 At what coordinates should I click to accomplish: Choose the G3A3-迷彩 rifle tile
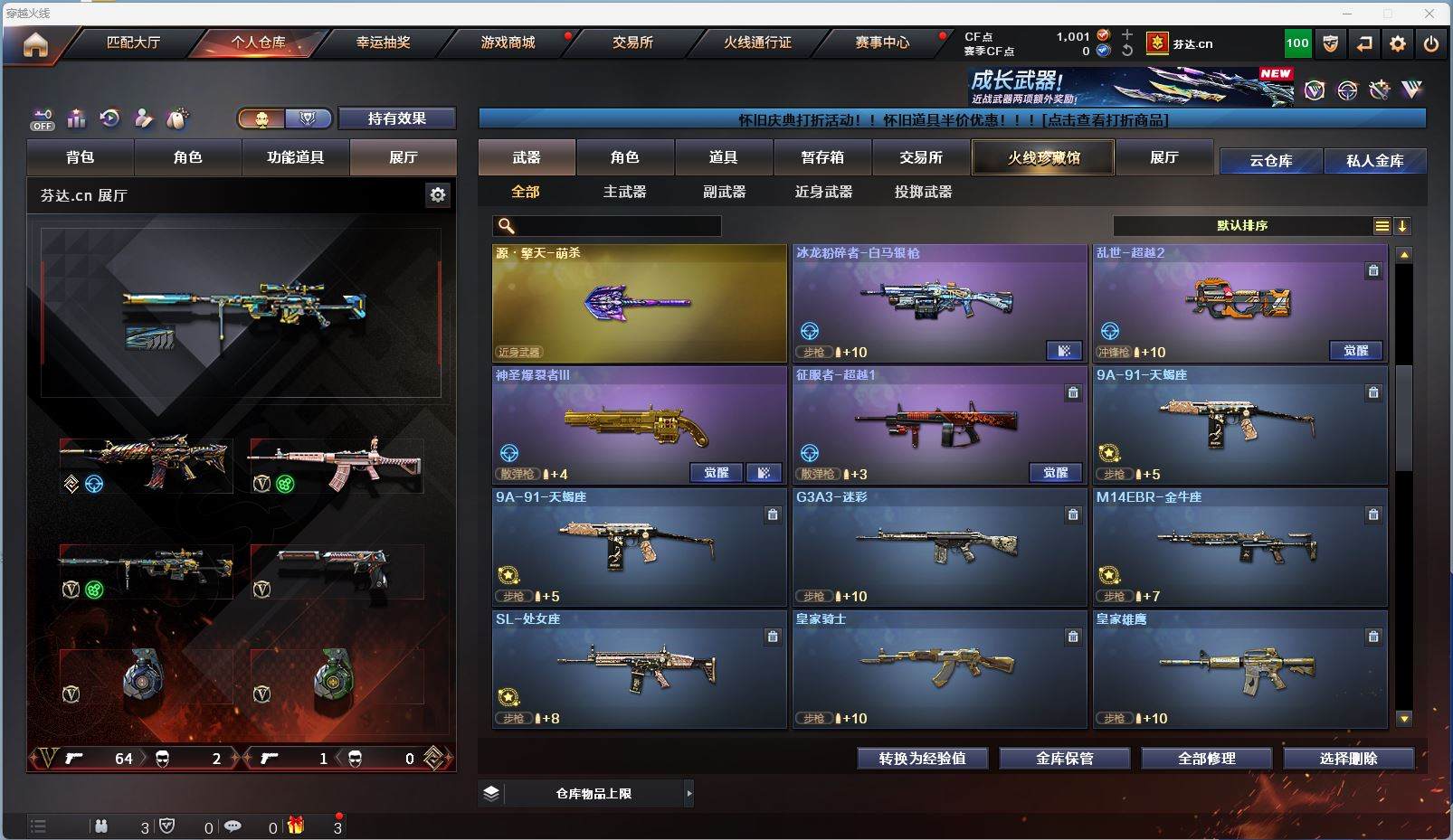[x=939, y=547]
